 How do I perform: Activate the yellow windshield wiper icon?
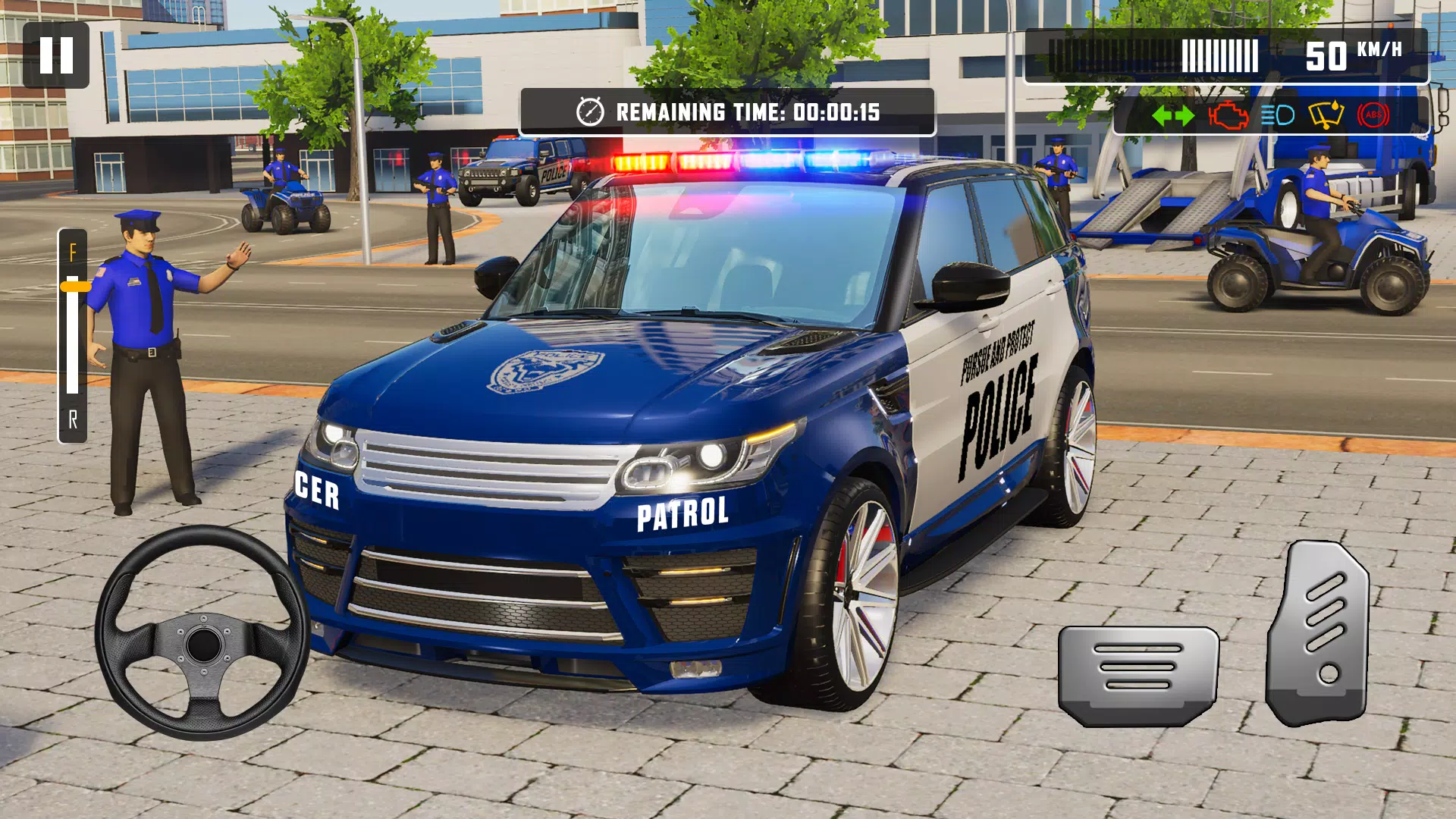point(1326,116)
